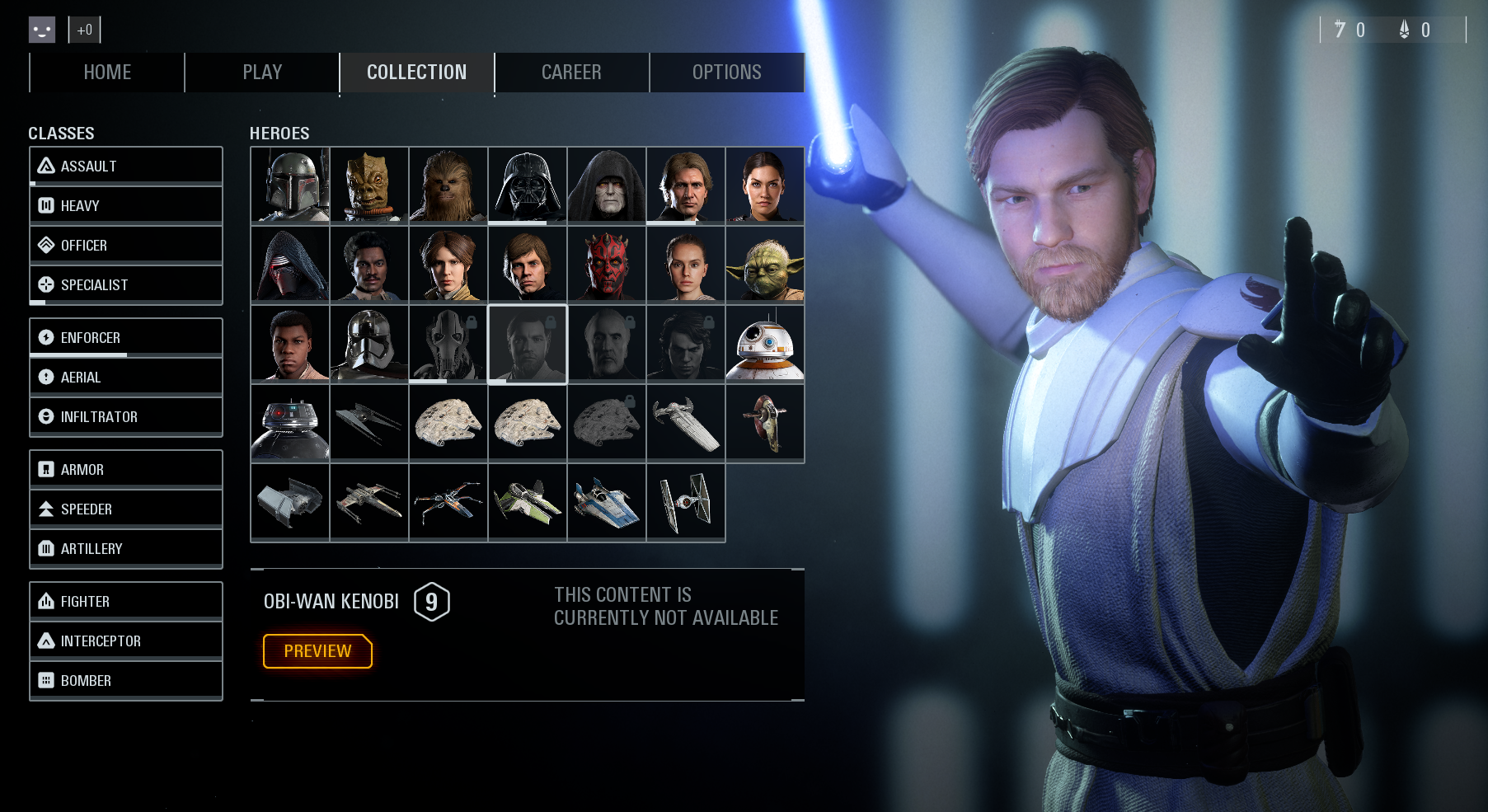
Task: Select the BB-8 hero tile
Action: pos(765,343)
